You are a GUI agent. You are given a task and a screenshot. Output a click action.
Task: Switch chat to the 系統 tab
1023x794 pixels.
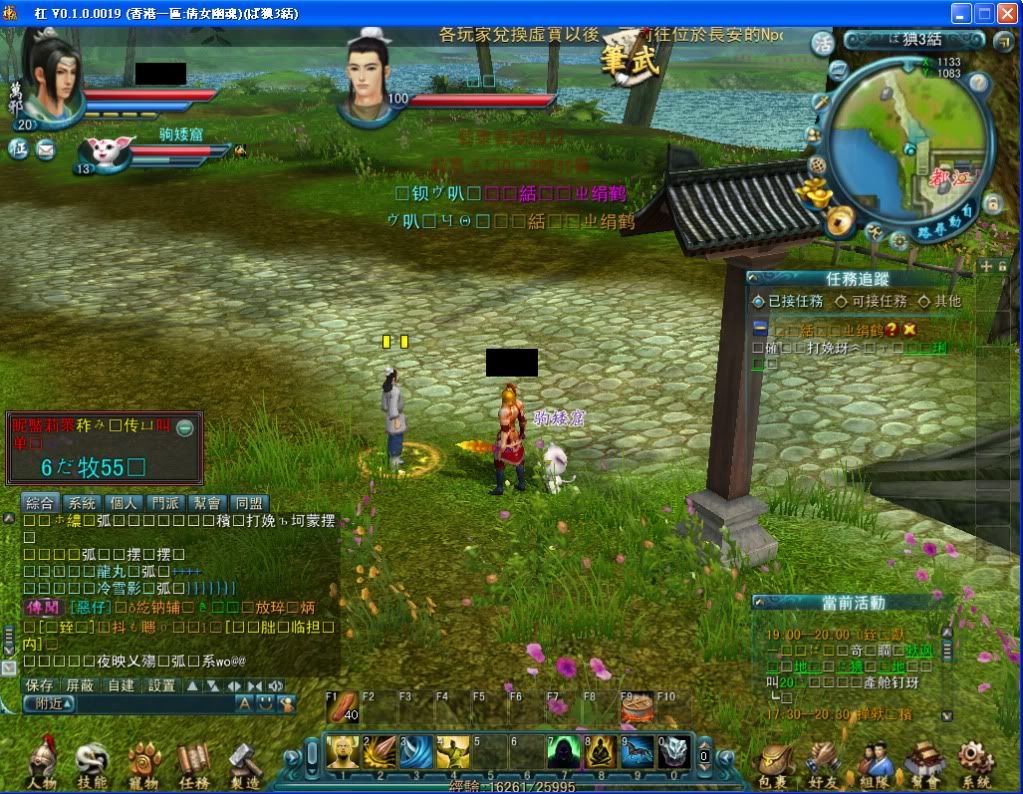pos(82,503)
